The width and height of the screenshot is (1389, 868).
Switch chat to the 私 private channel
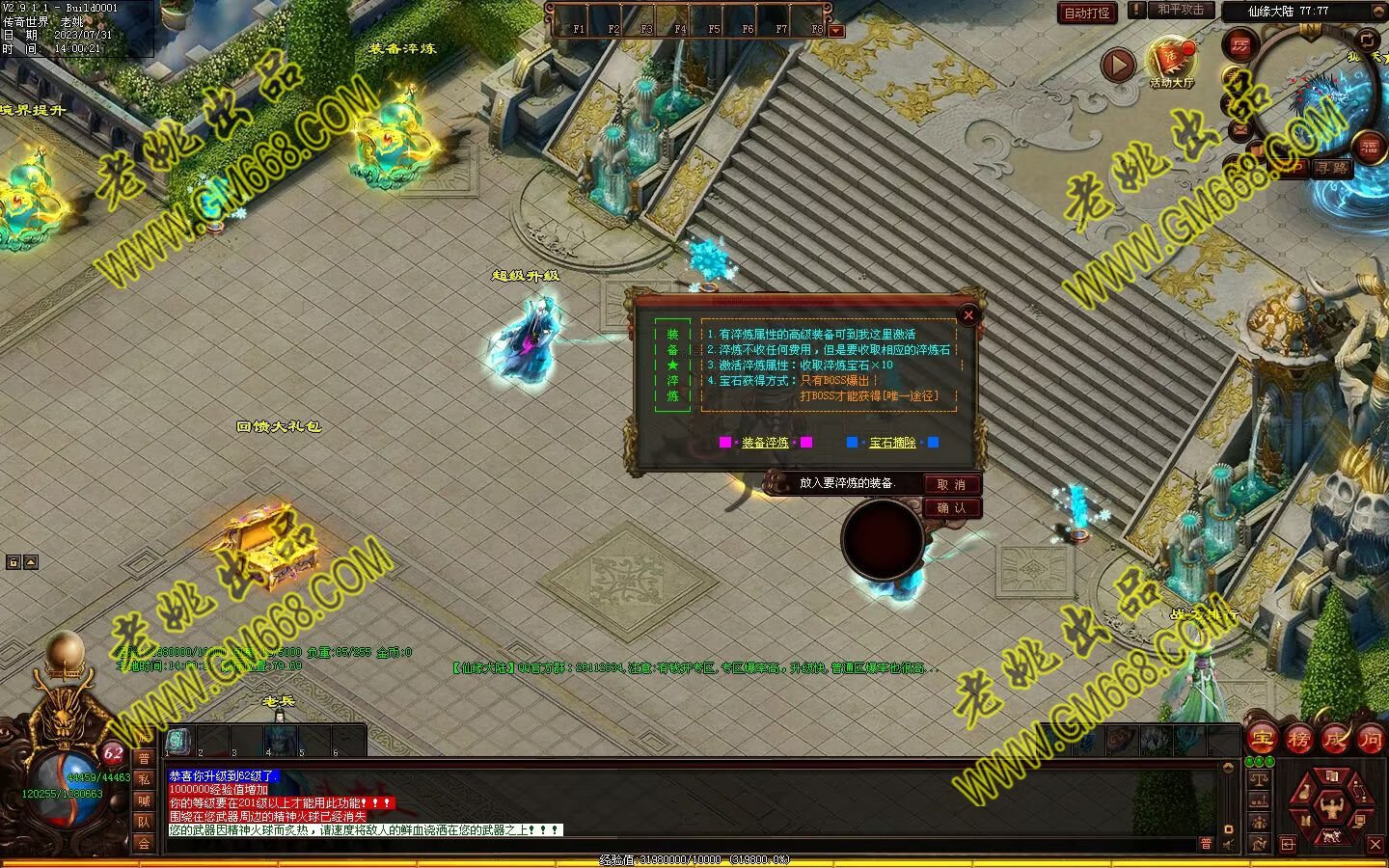click(144, 779)
